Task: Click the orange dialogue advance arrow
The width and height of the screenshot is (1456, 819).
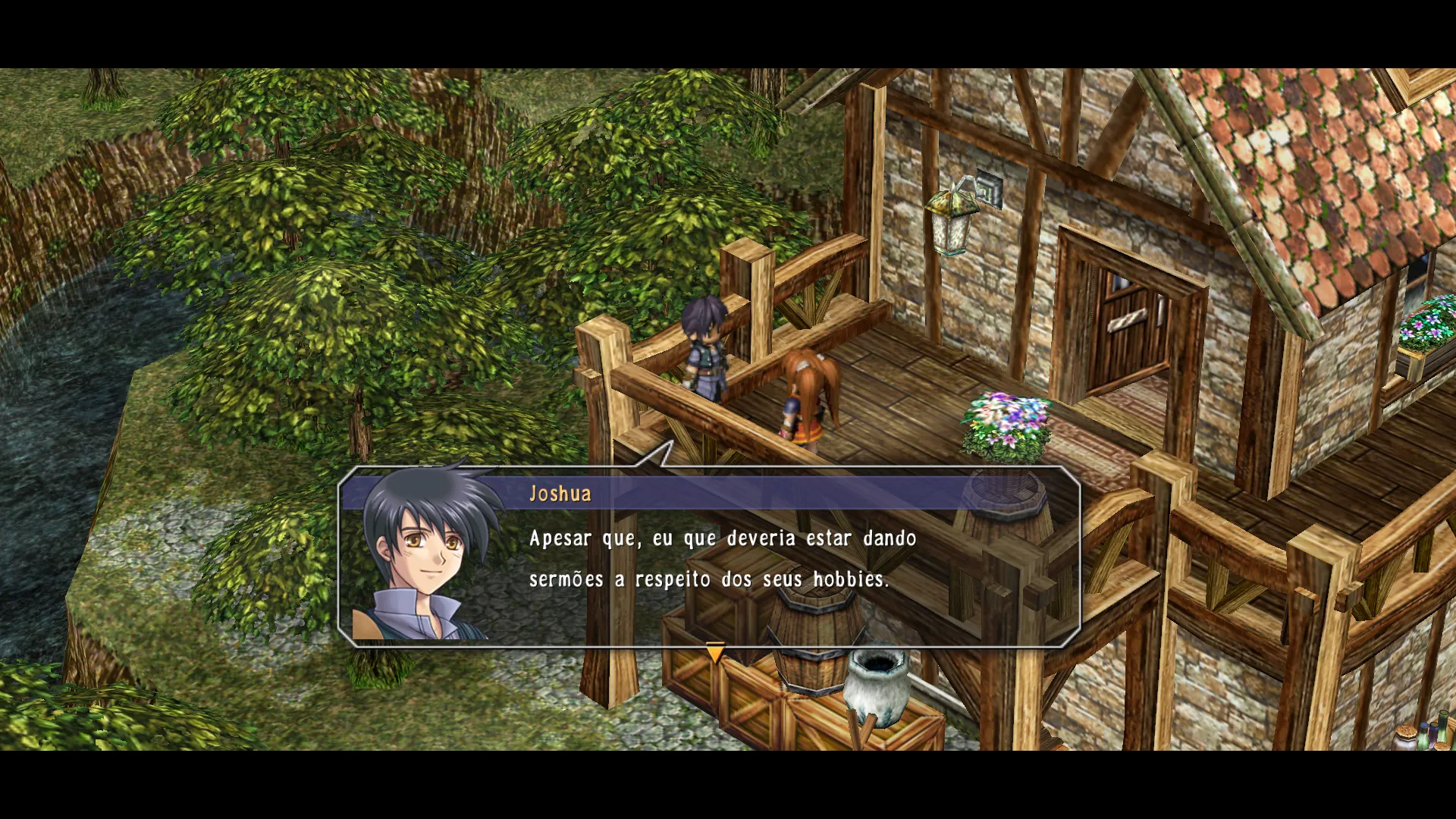Action: (715, 653)
